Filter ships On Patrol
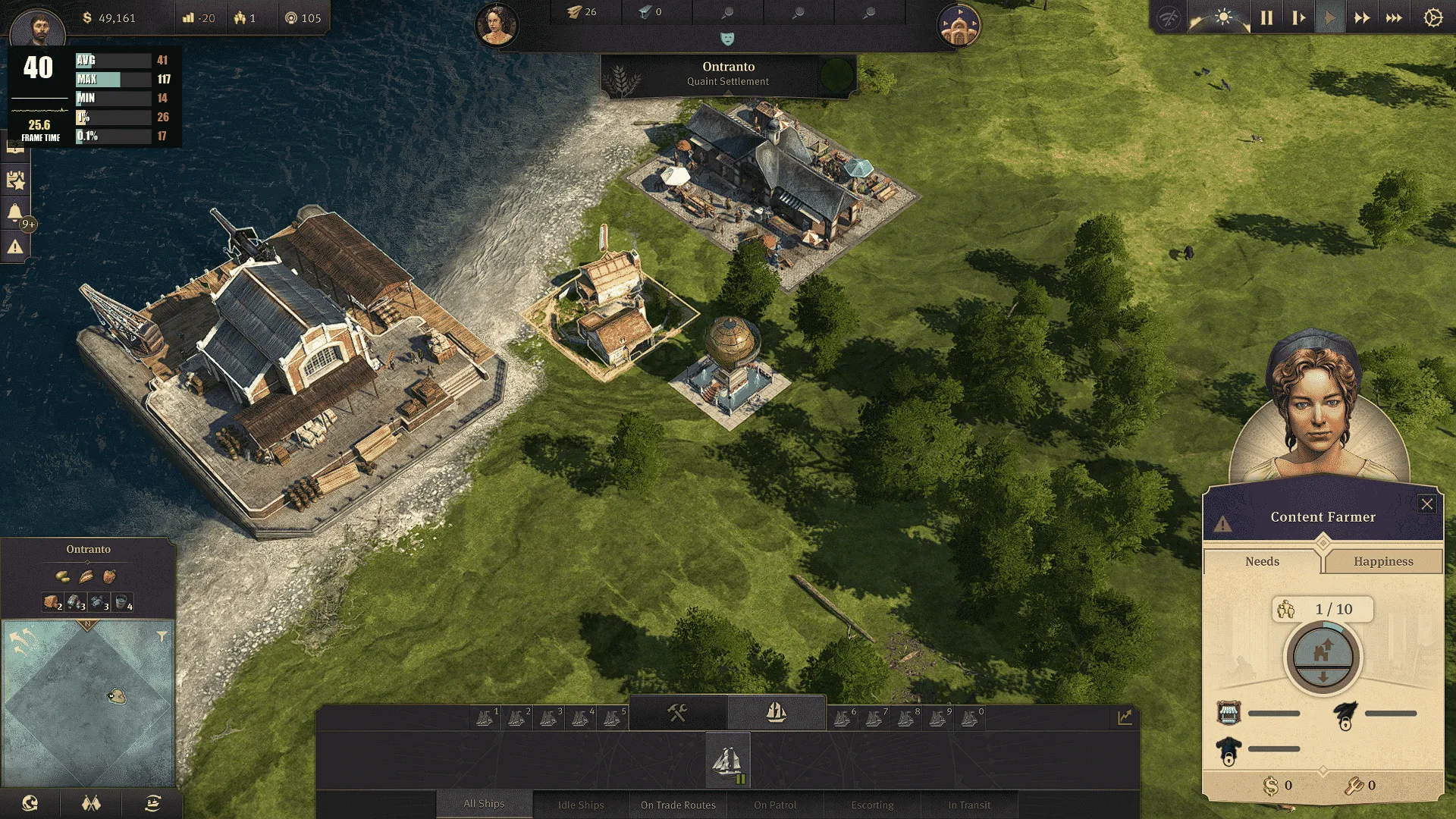The height and width of the screenshot is (819, 1456). (775, 805)
